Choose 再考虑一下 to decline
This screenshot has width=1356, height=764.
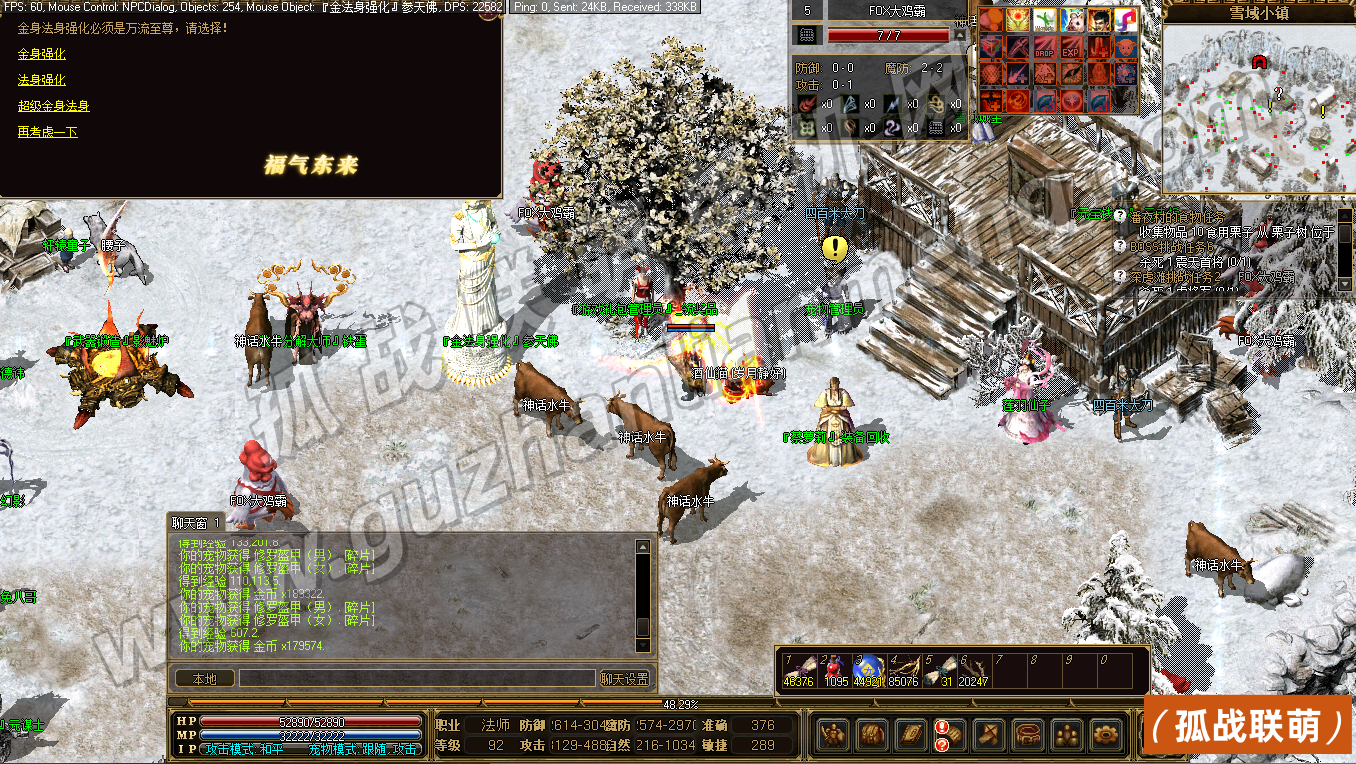[48, 132]
